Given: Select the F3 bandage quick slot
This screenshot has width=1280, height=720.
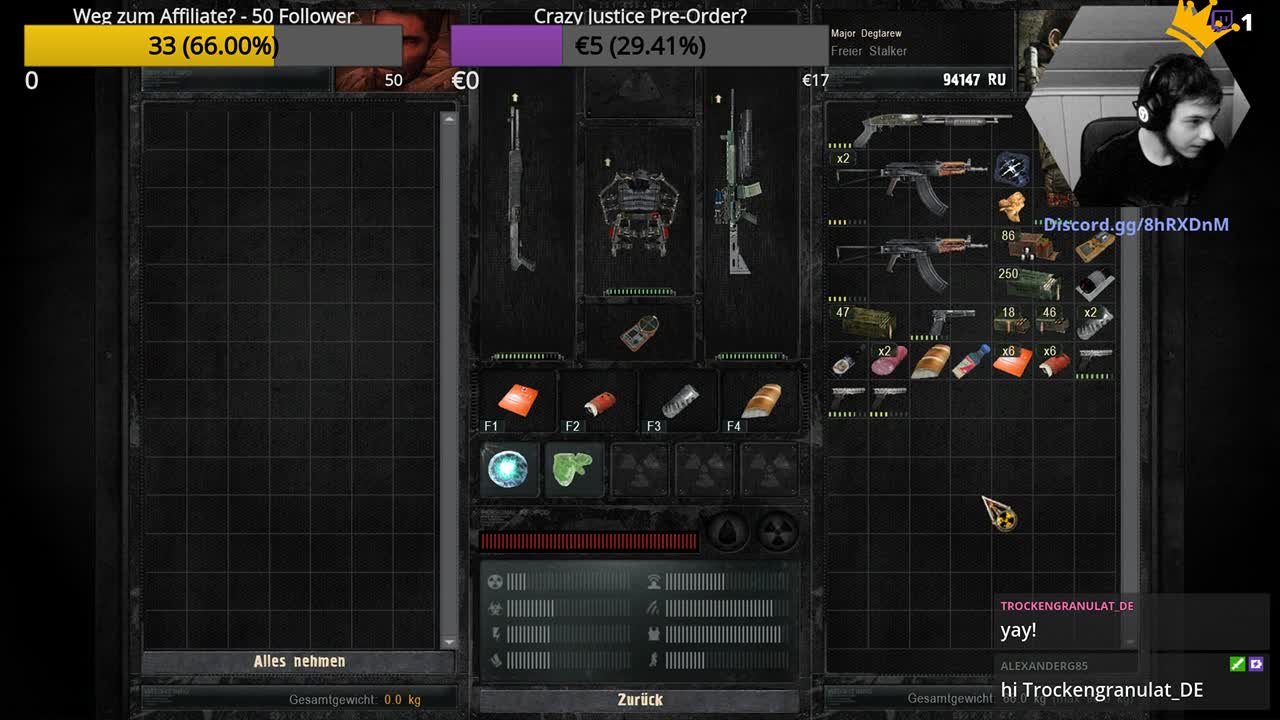Looking at the screenshot, I should click(679, 400).
